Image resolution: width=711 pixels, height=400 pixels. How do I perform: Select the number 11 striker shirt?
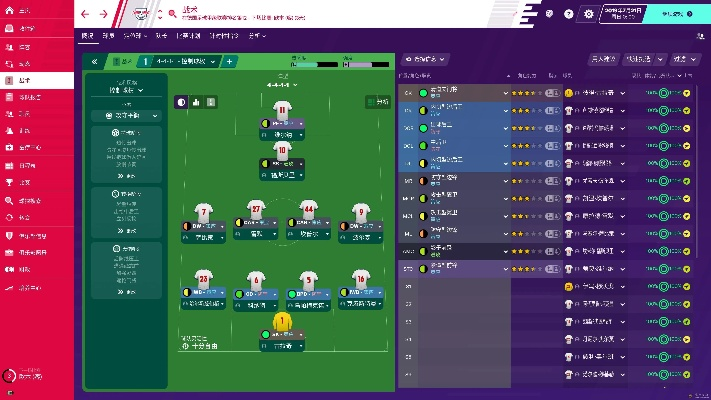(282, 112)
